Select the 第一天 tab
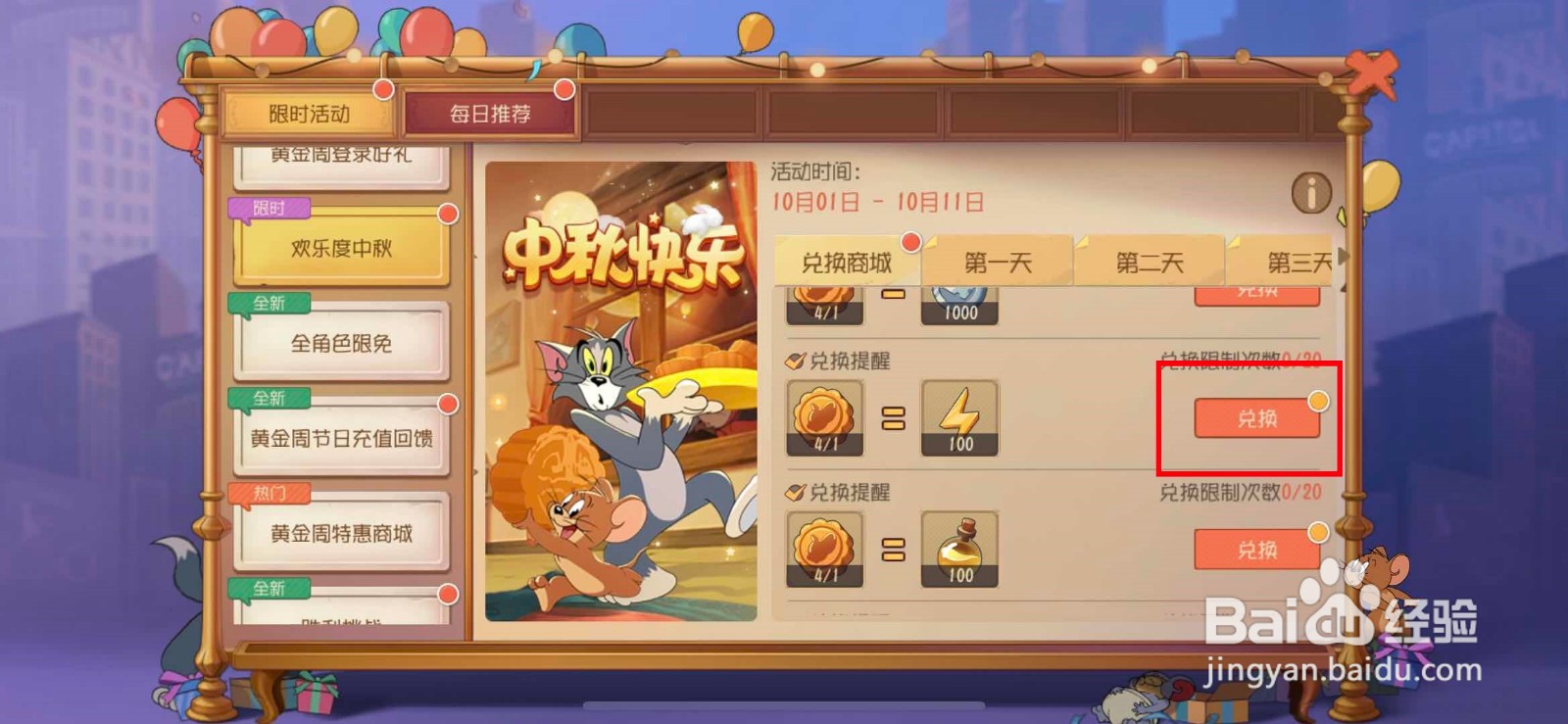The image size is (1568, 724). [999, 261]
